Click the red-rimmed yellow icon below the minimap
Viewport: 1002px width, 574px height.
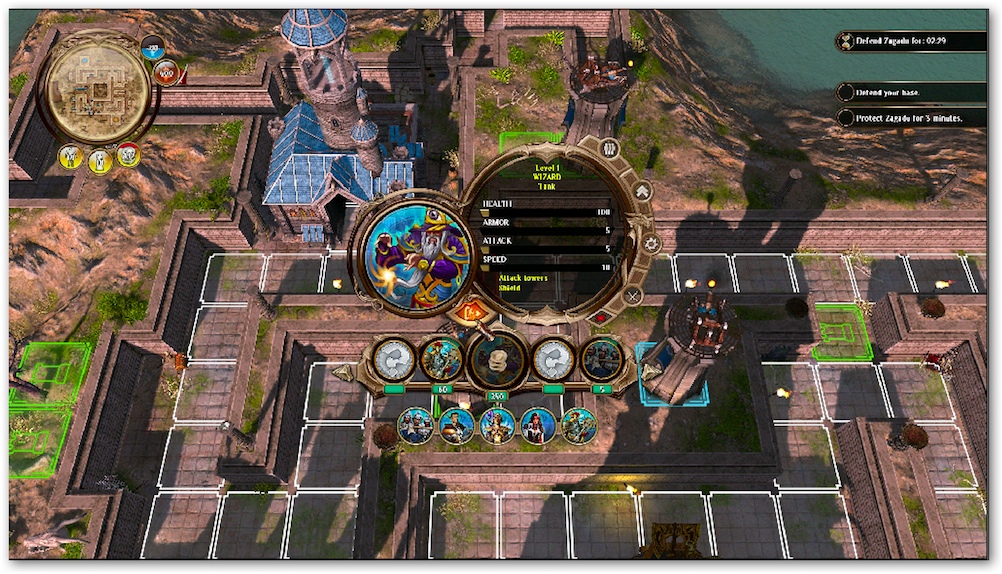coord(128,155)
